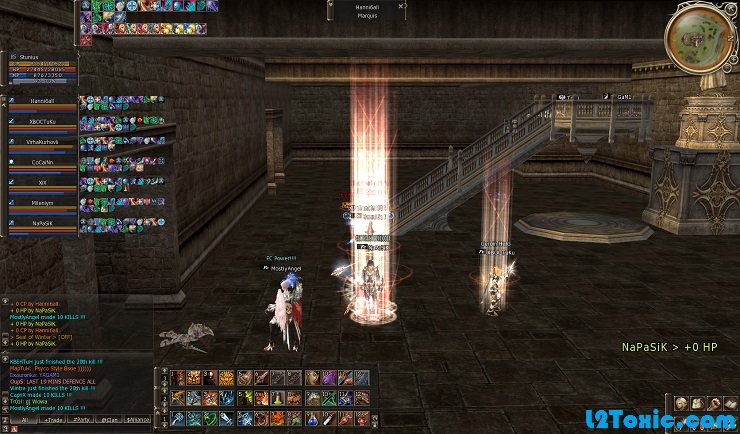
Task: Open the circular minimap
Action: [x=700, y=38]
